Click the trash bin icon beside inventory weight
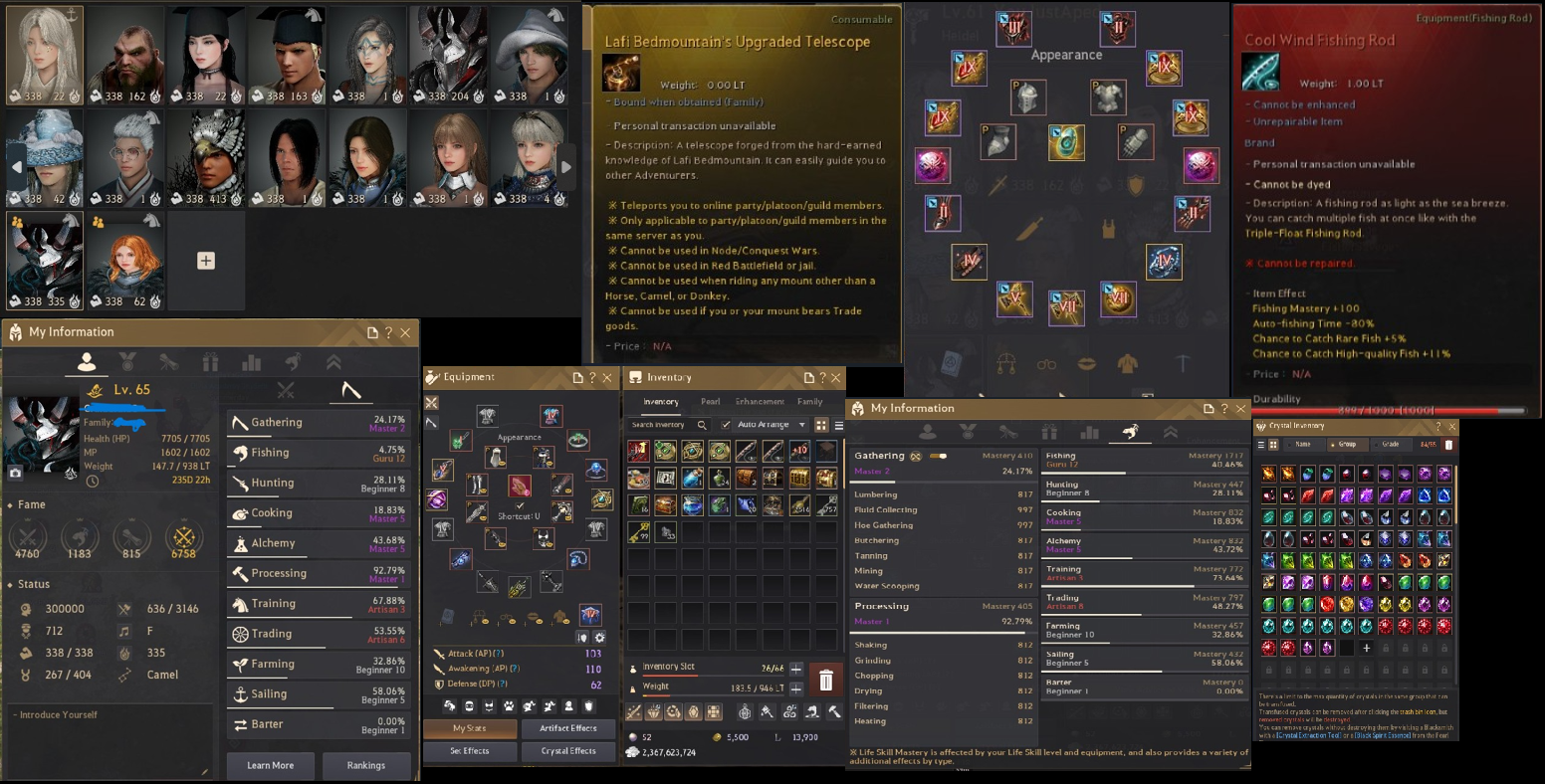This screenshot has width=1545, height=784. click(x=824, y=679)
